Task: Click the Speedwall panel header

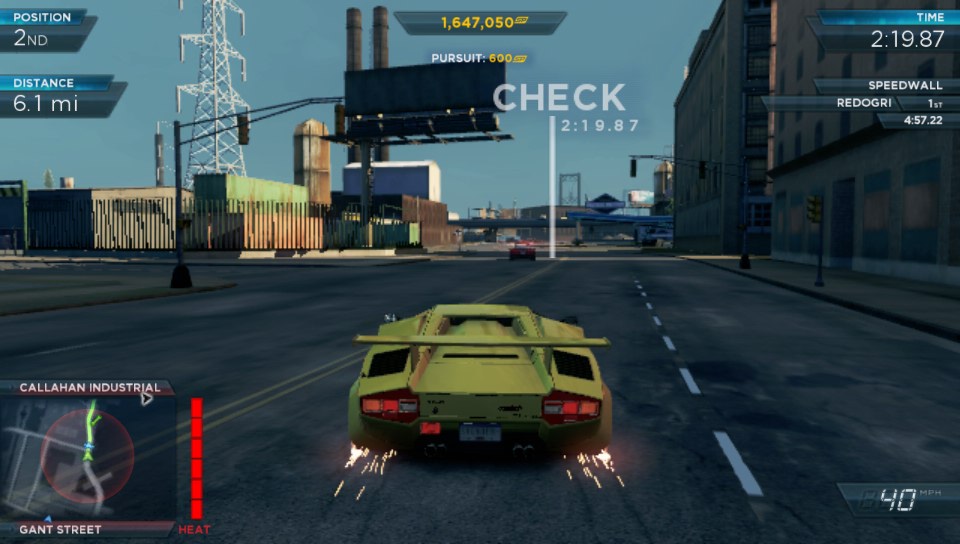Action: coord(884,86)
